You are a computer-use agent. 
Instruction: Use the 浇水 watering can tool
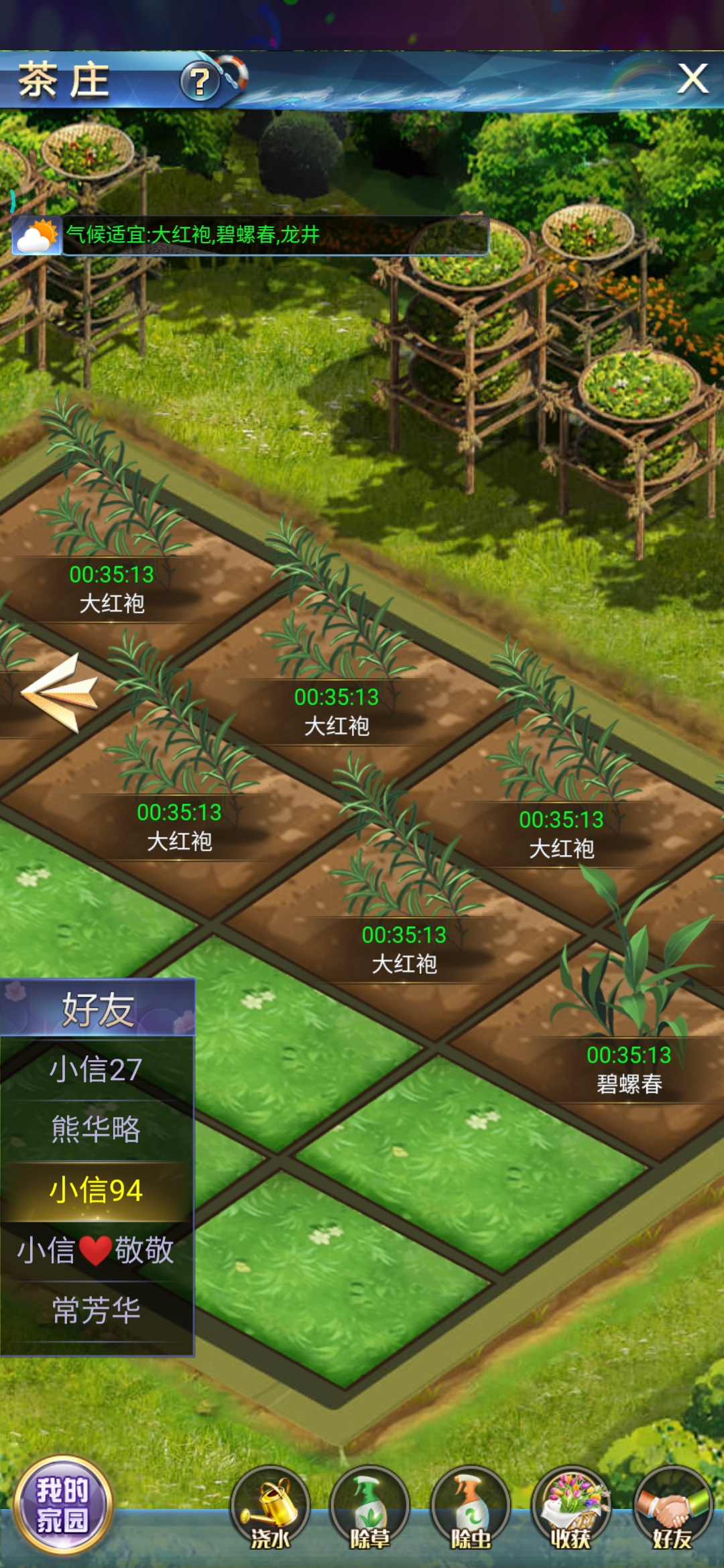pyautogui.click(x=270, y=1508)
